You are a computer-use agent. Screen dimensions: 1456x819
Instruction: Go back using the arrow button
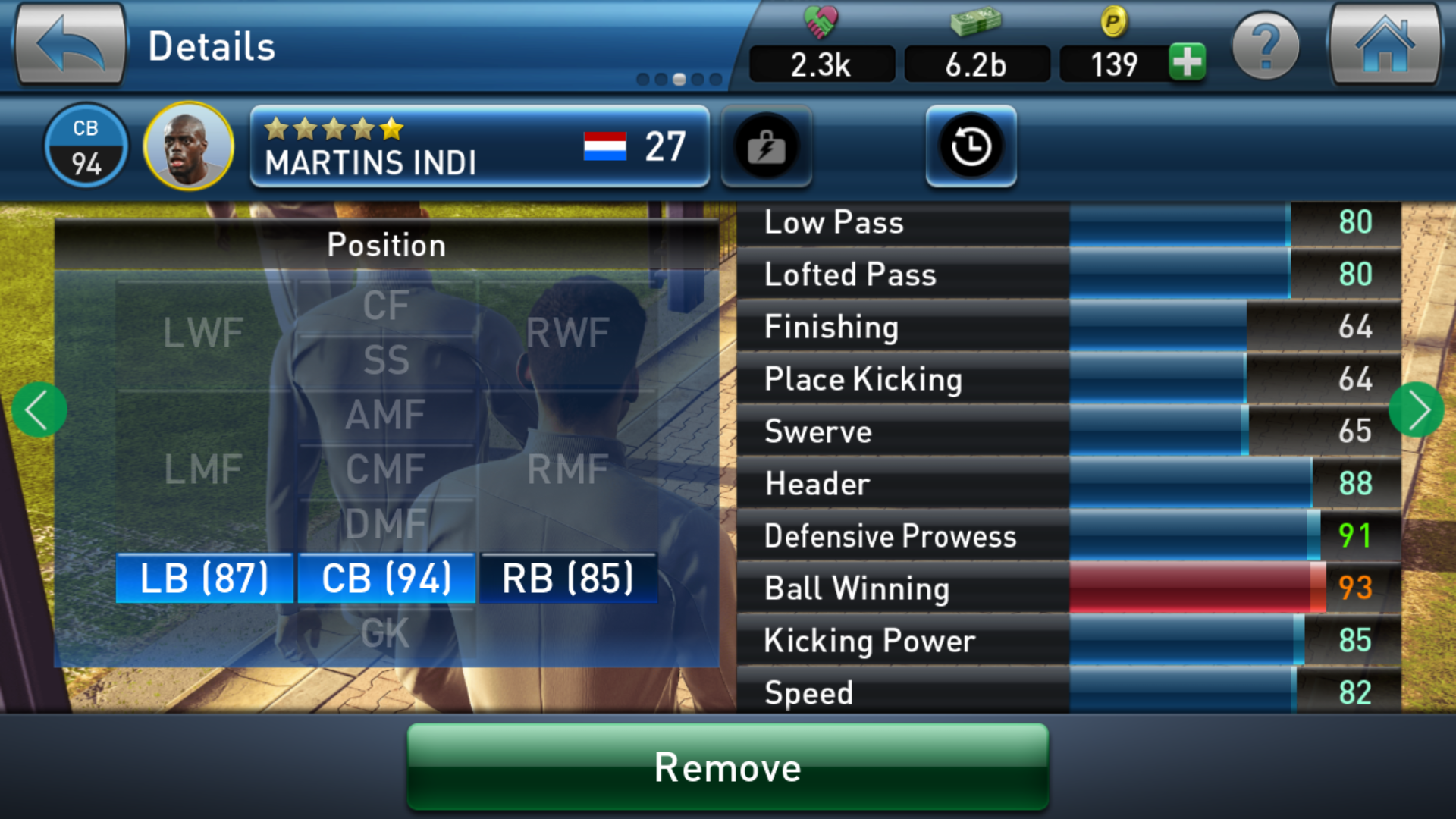70,45
